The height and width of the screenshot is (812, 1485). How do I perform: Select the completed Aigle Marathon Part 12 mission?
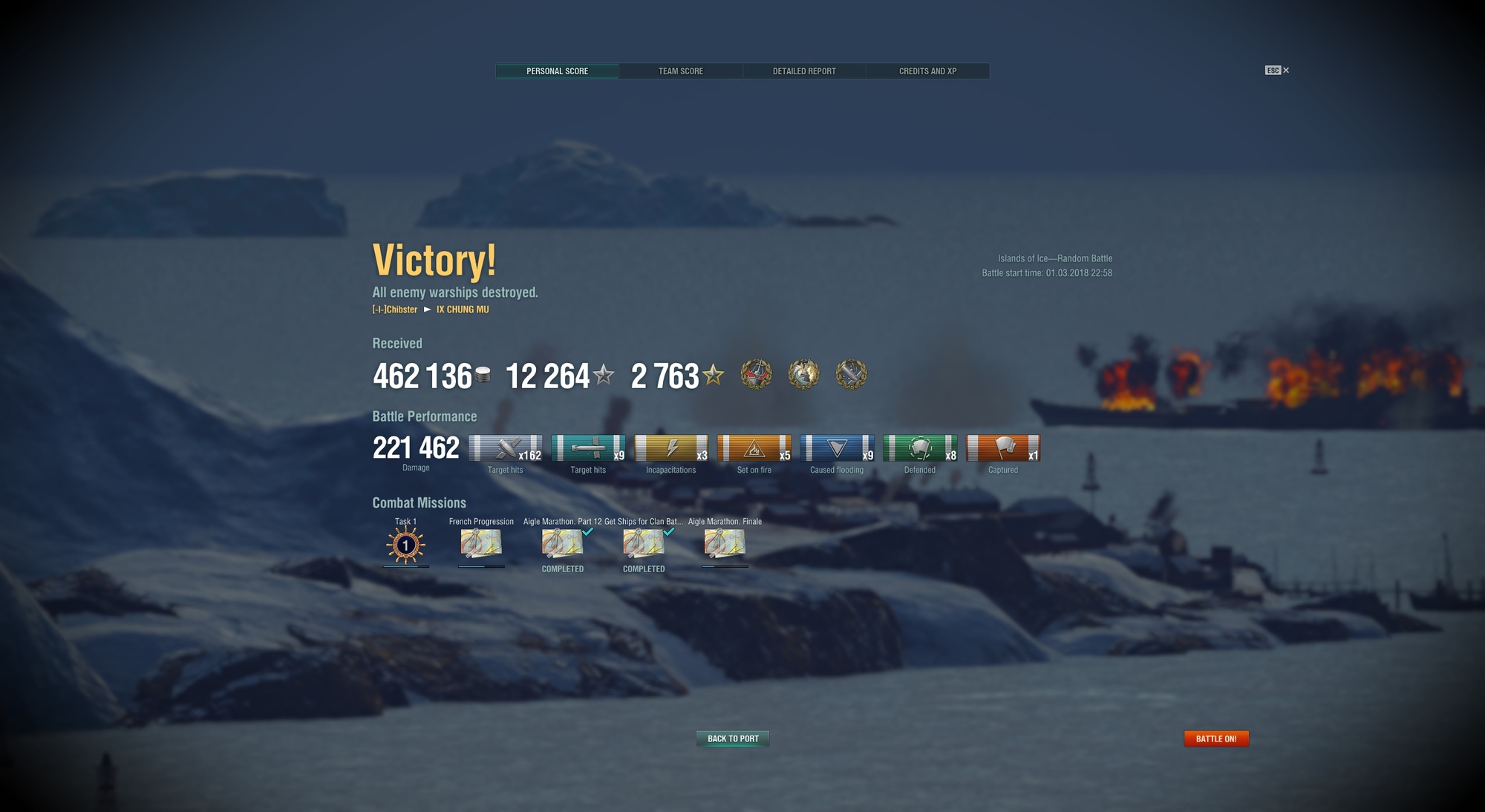(x=562, y=544)
